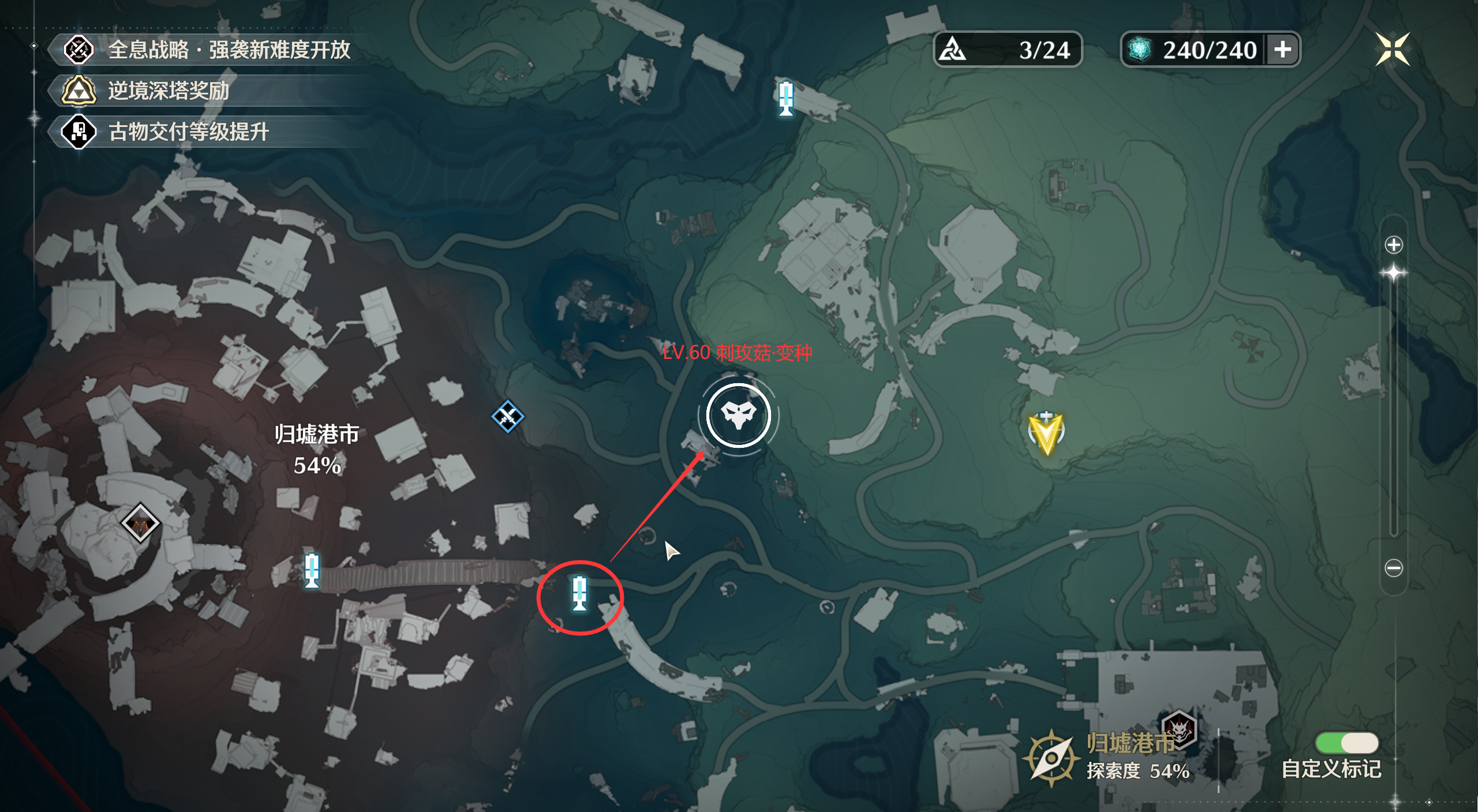
Task: Select the diamond boss portrait marker
Action: [x=140, y=523]
